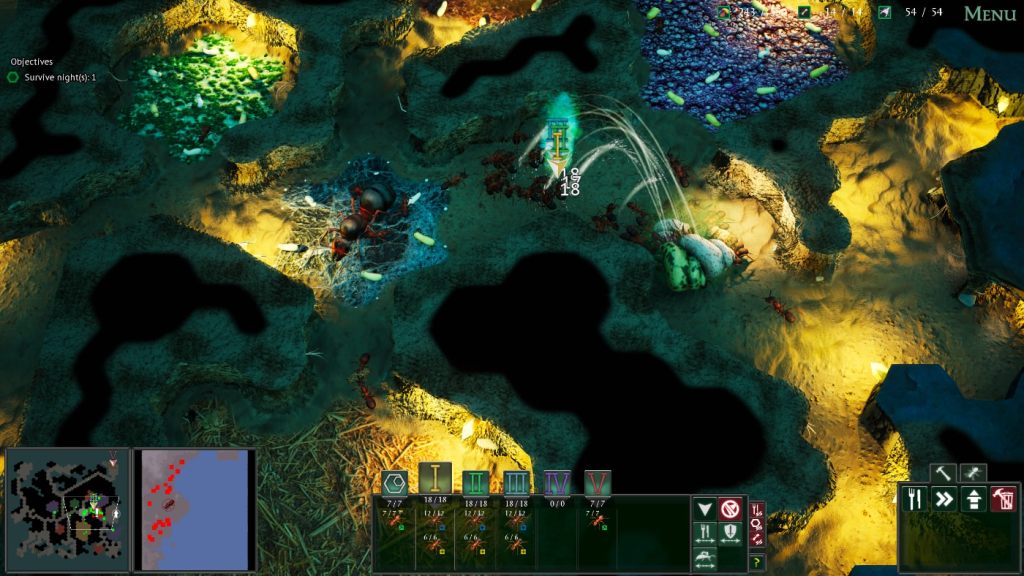Click the yellow question mark help button
Screen dimensions: 1024x576
(757, 563)
